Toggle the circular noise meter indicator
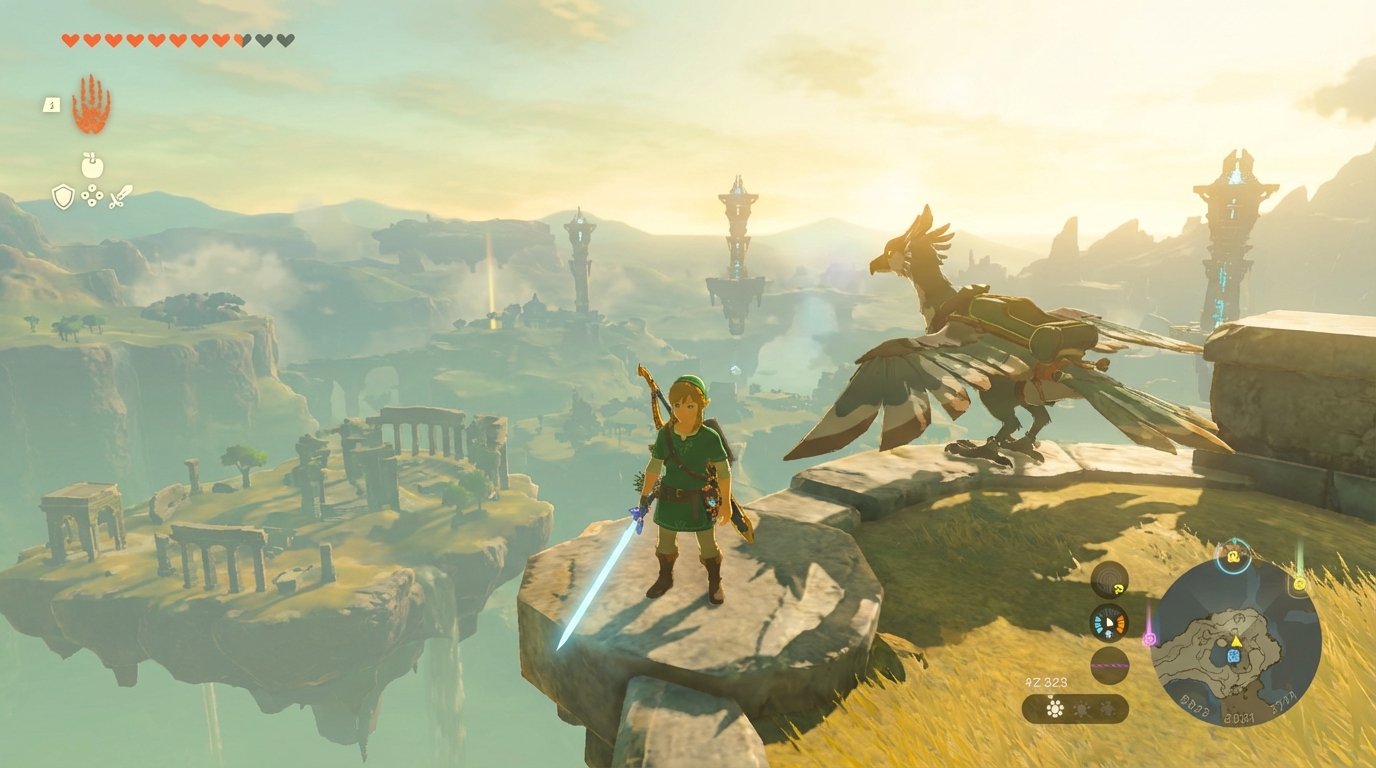Image resolution: width=1376 pixels, height=768 pixels. click(x=1108, y=578)
